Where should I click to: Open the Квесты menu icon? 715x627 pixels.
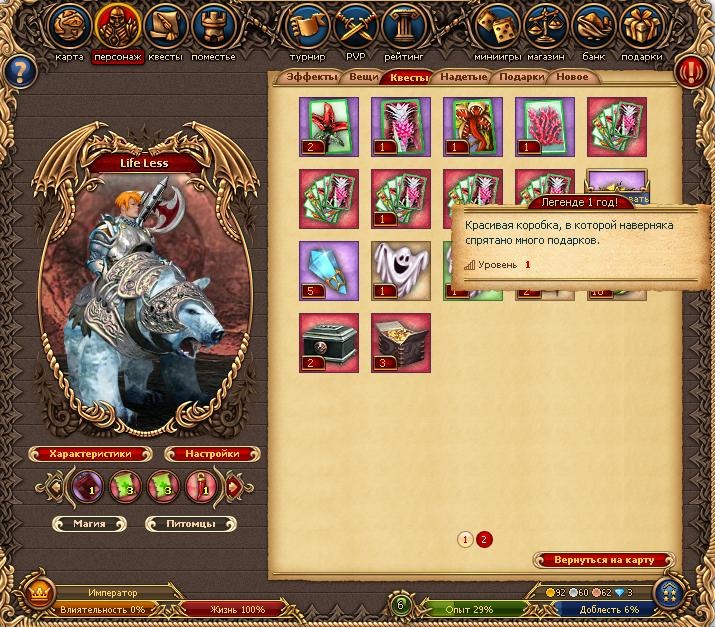click(165, 26)
